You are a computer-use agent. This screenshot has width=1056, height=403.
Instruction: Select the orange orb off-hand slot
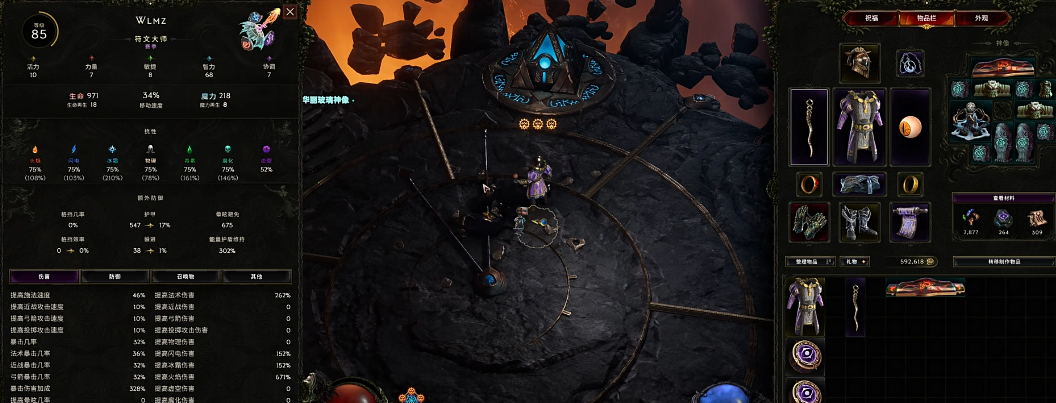point(909,126)
